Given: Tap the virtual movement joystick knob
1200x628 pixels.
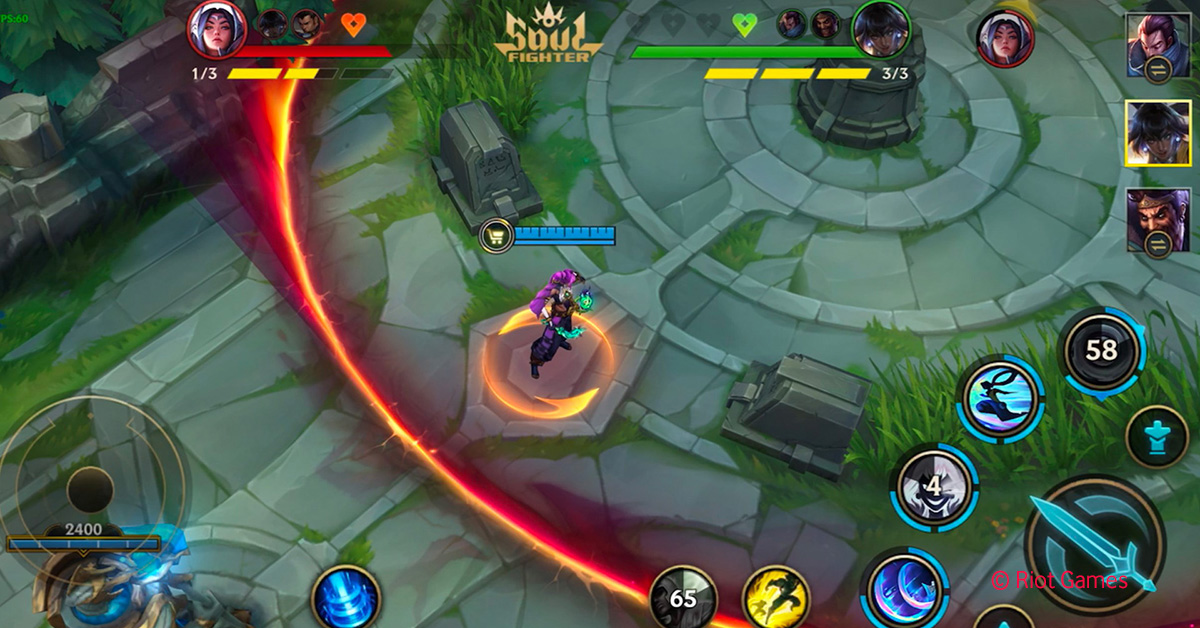Looking at the screenshot, I should tap(90, 489).
